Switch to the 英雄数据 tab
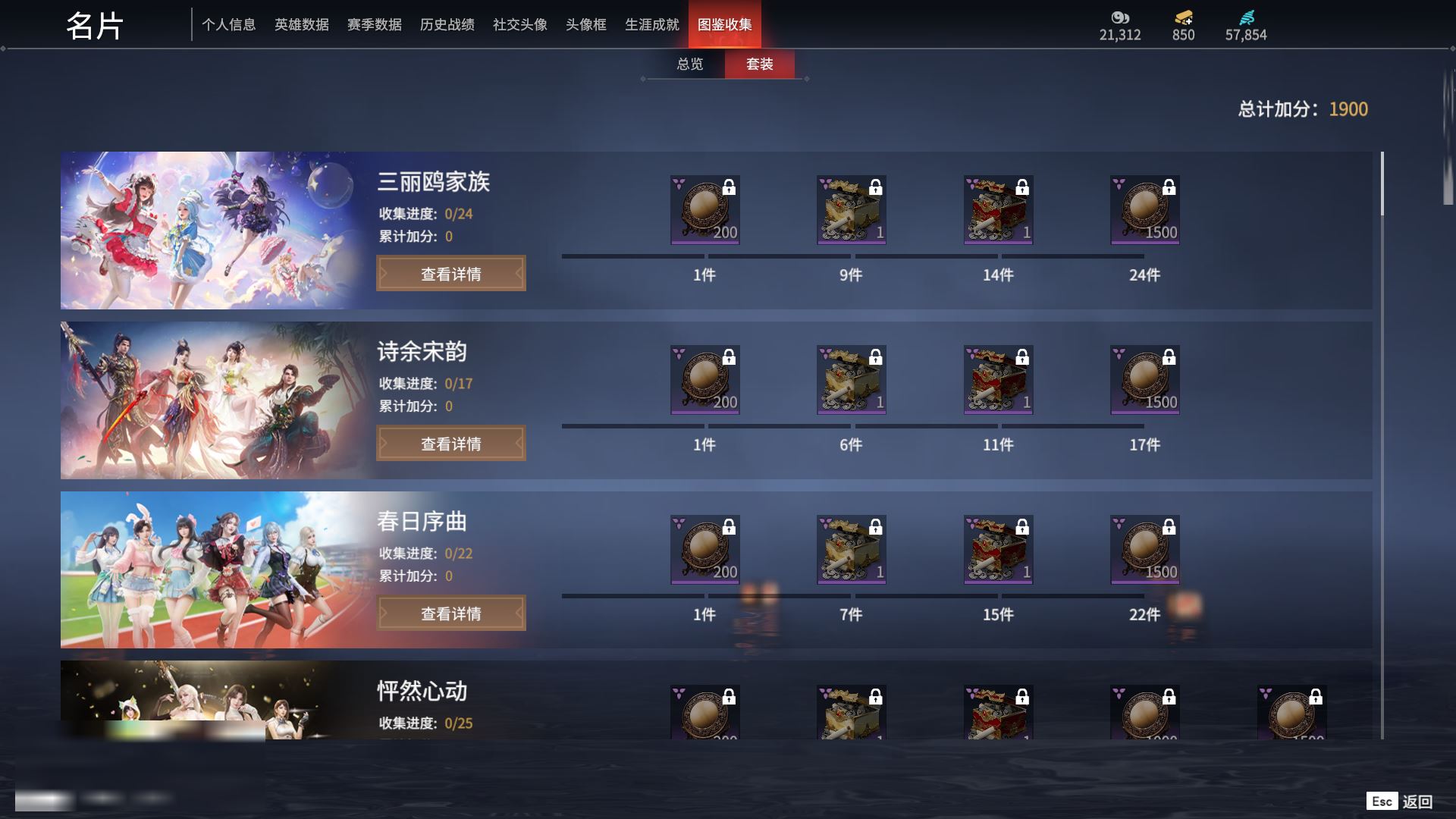Screen dimensions: 1456x819 301,25
